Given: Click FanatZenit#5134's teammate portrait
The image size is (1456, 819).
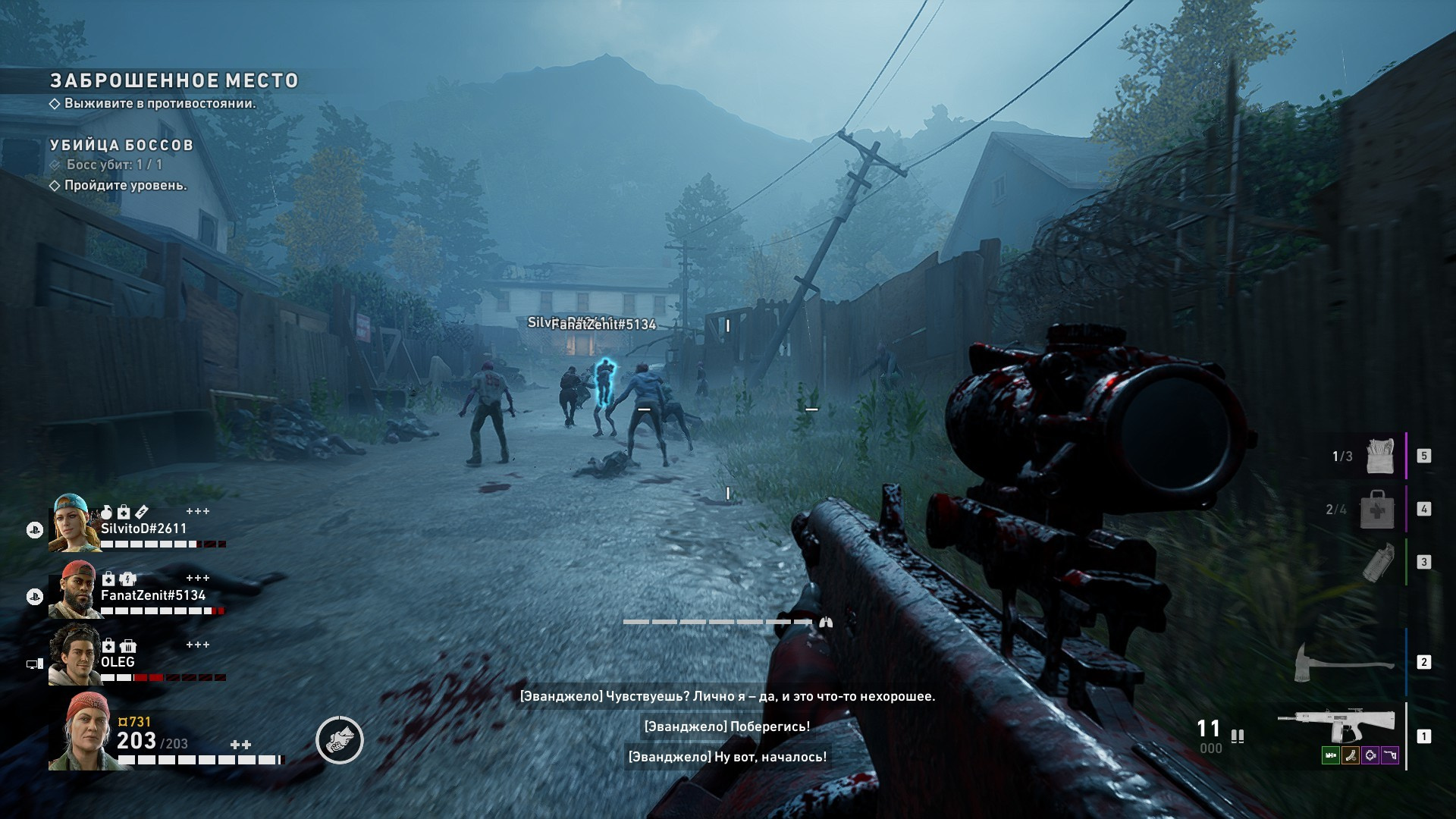Looking at the screenshot, I should tap(74, 589).
